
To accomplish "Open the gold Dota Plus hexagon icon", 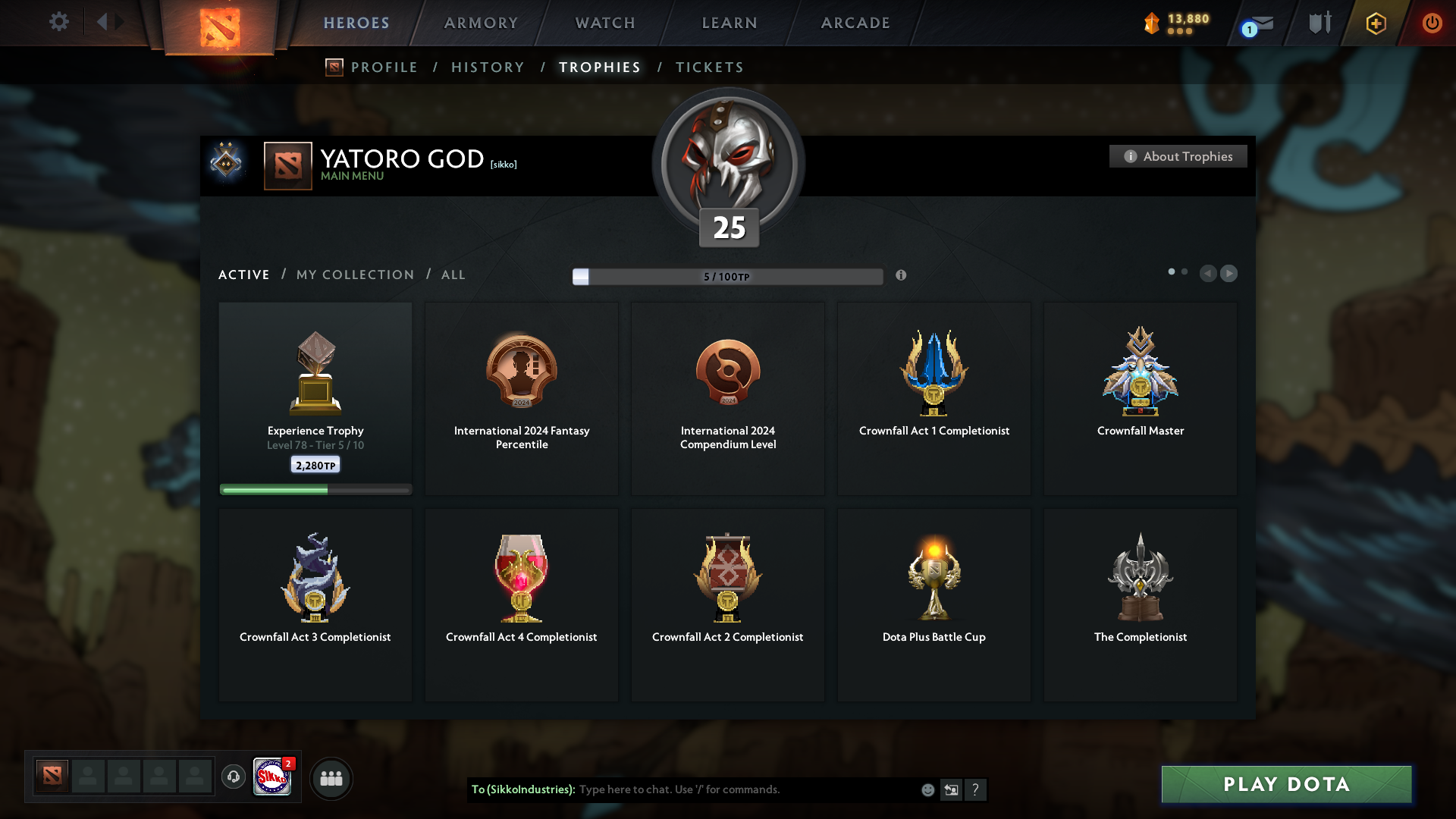I will [x=1375, y=24].
